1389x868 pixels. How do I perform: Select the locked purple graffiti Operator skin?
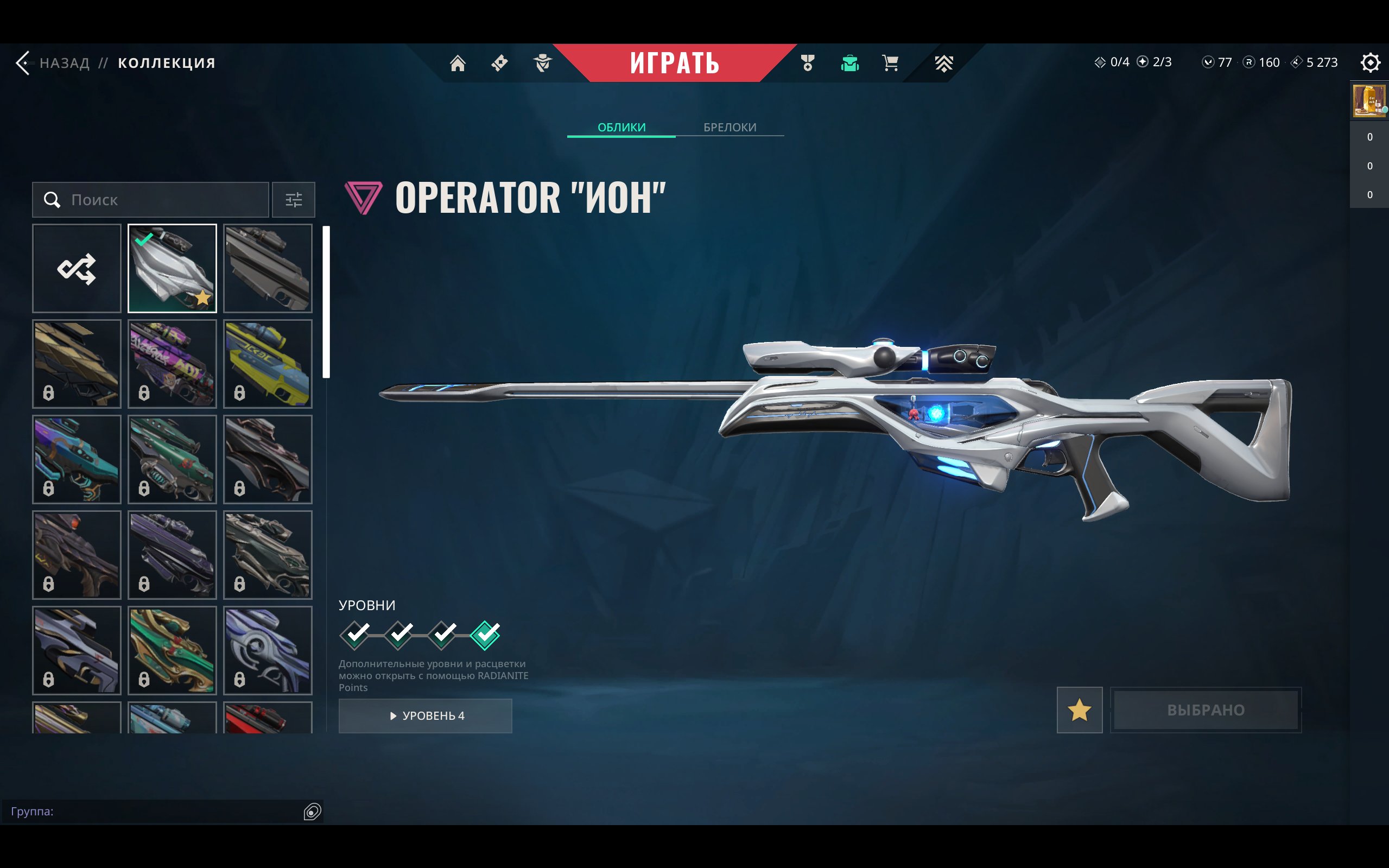pyautogui.click(x=172, y=363)
